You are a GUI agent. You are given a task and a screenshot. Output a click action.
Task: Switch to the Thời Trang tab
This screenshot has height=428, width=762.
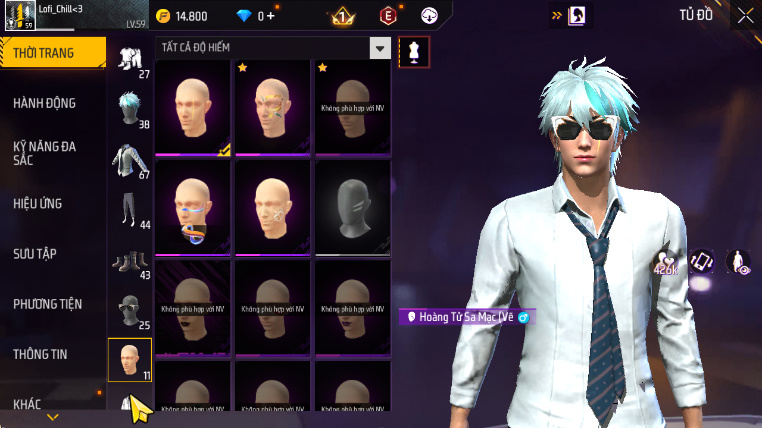tap(52, 53)
